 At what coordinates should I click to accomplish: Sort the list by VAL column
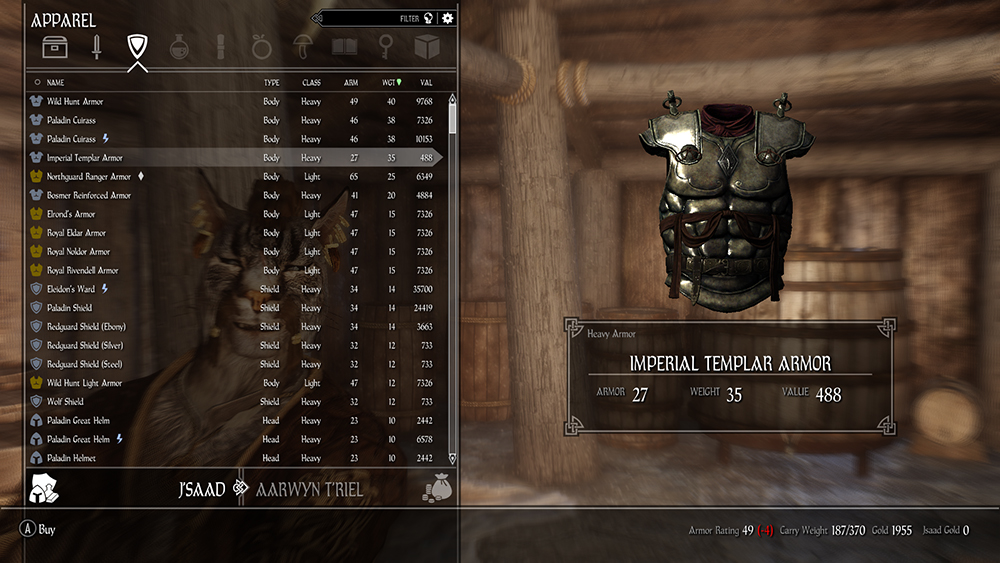click(x=426, y=83)
